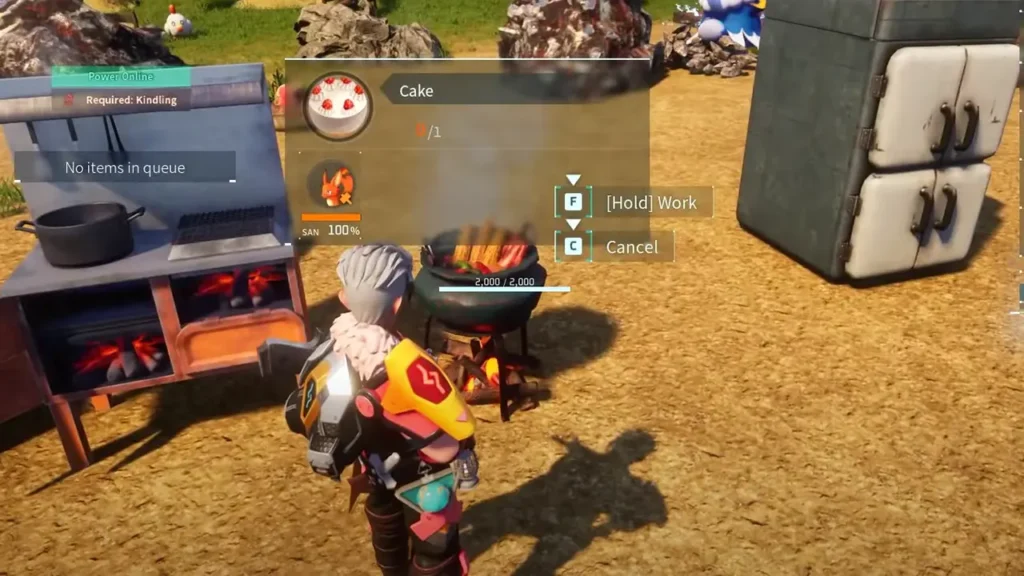Activate the Work option label

coord(651,202)
